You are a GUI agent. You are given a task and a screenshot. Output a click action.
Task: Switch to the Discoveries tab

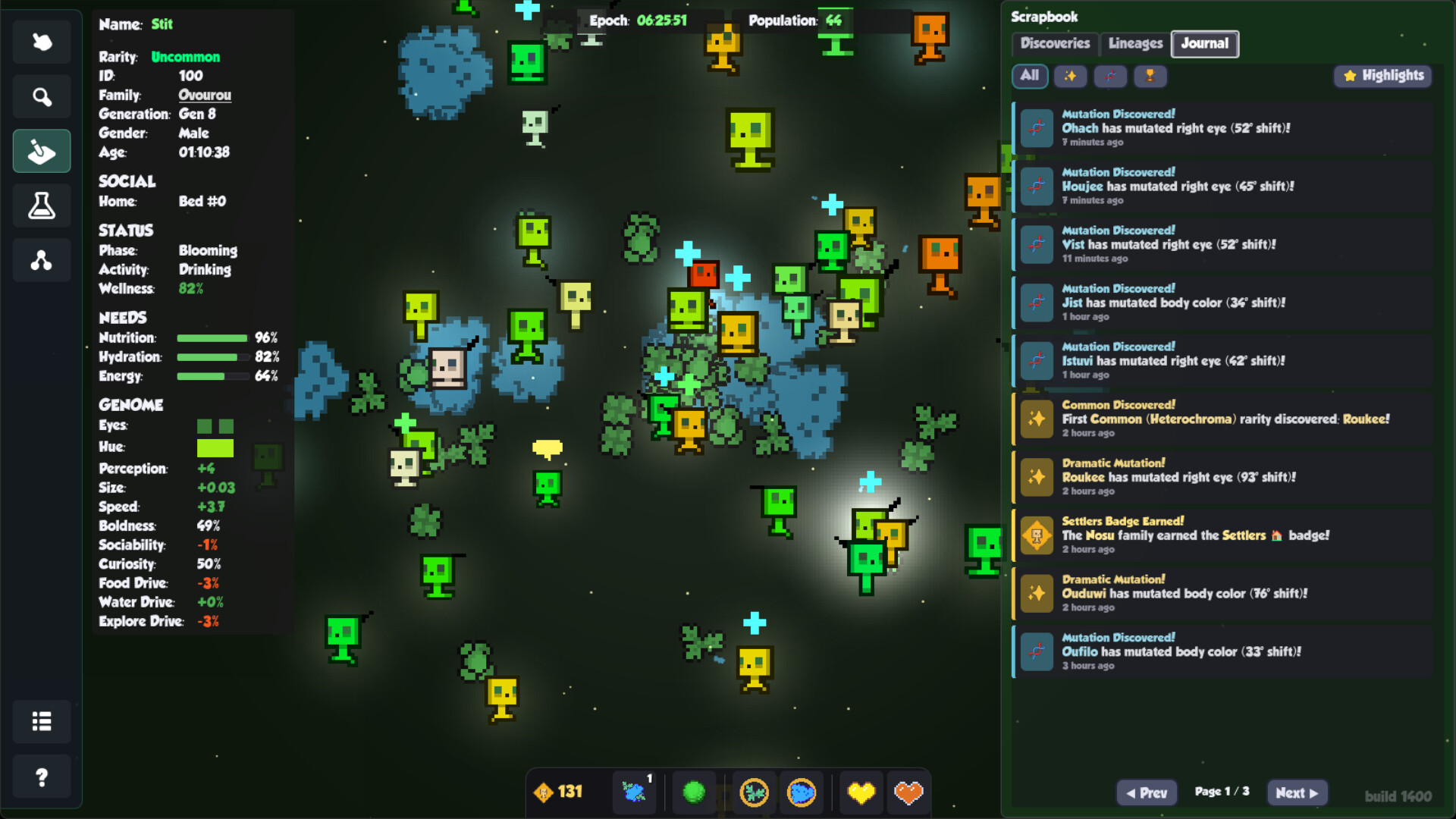(1054, 44)
